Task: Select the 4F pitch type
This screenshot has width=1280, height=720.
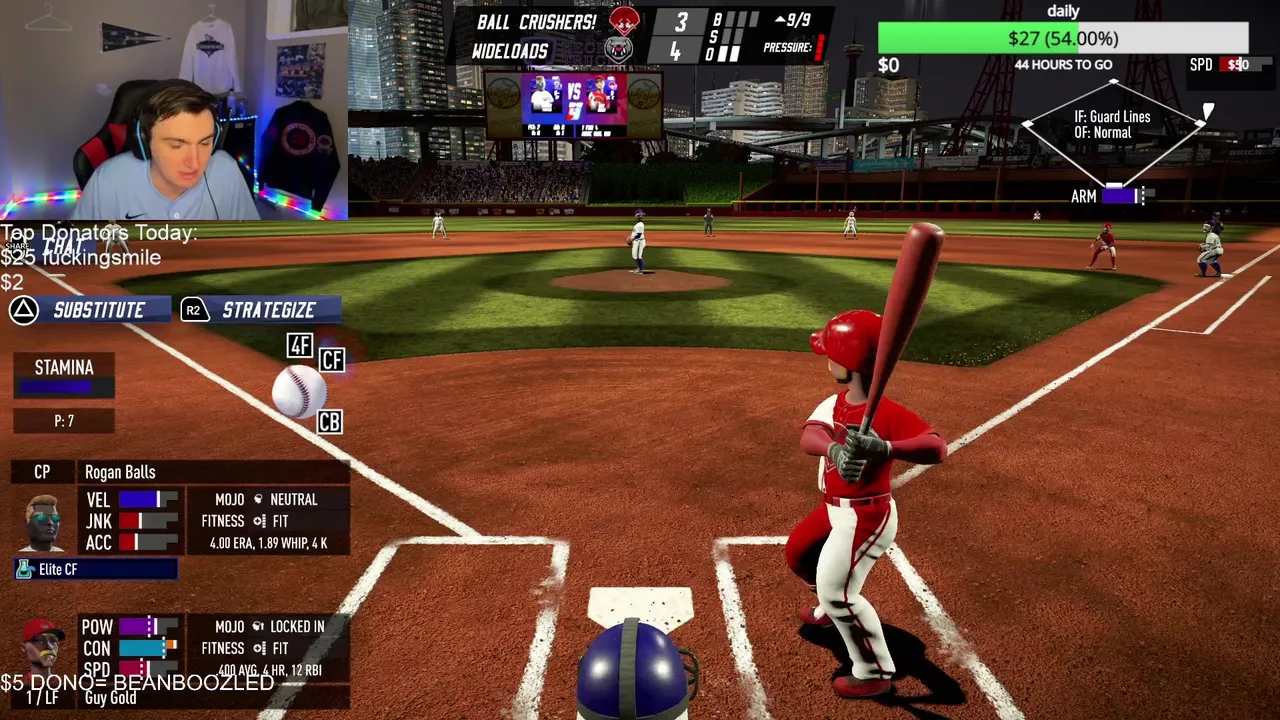Action: [300, 346]
